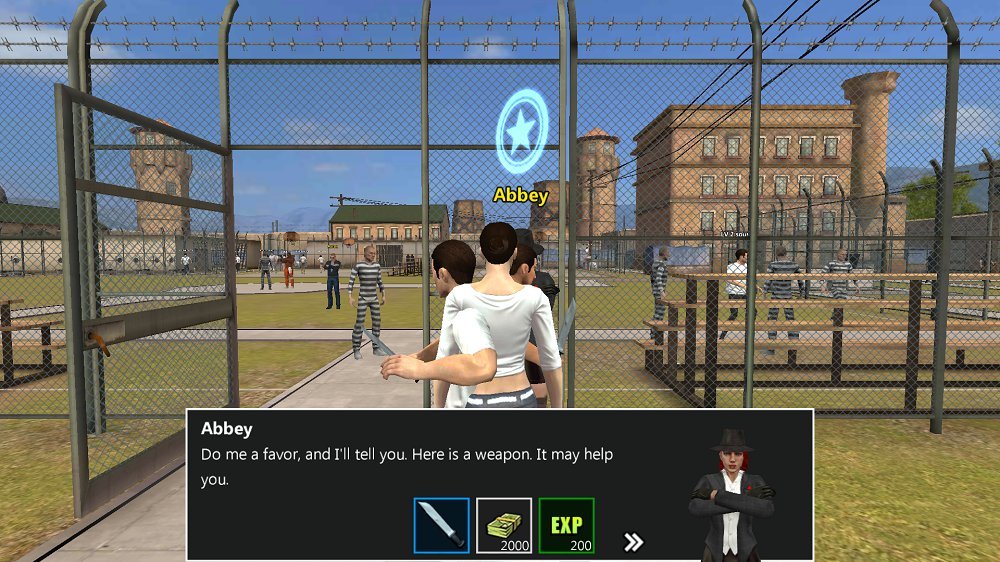Advance the dialogue with the double-arrow button
Image resolution: width=1000 pixels, height=562 pixels.
pyautogui.click(x=633, y=542)
